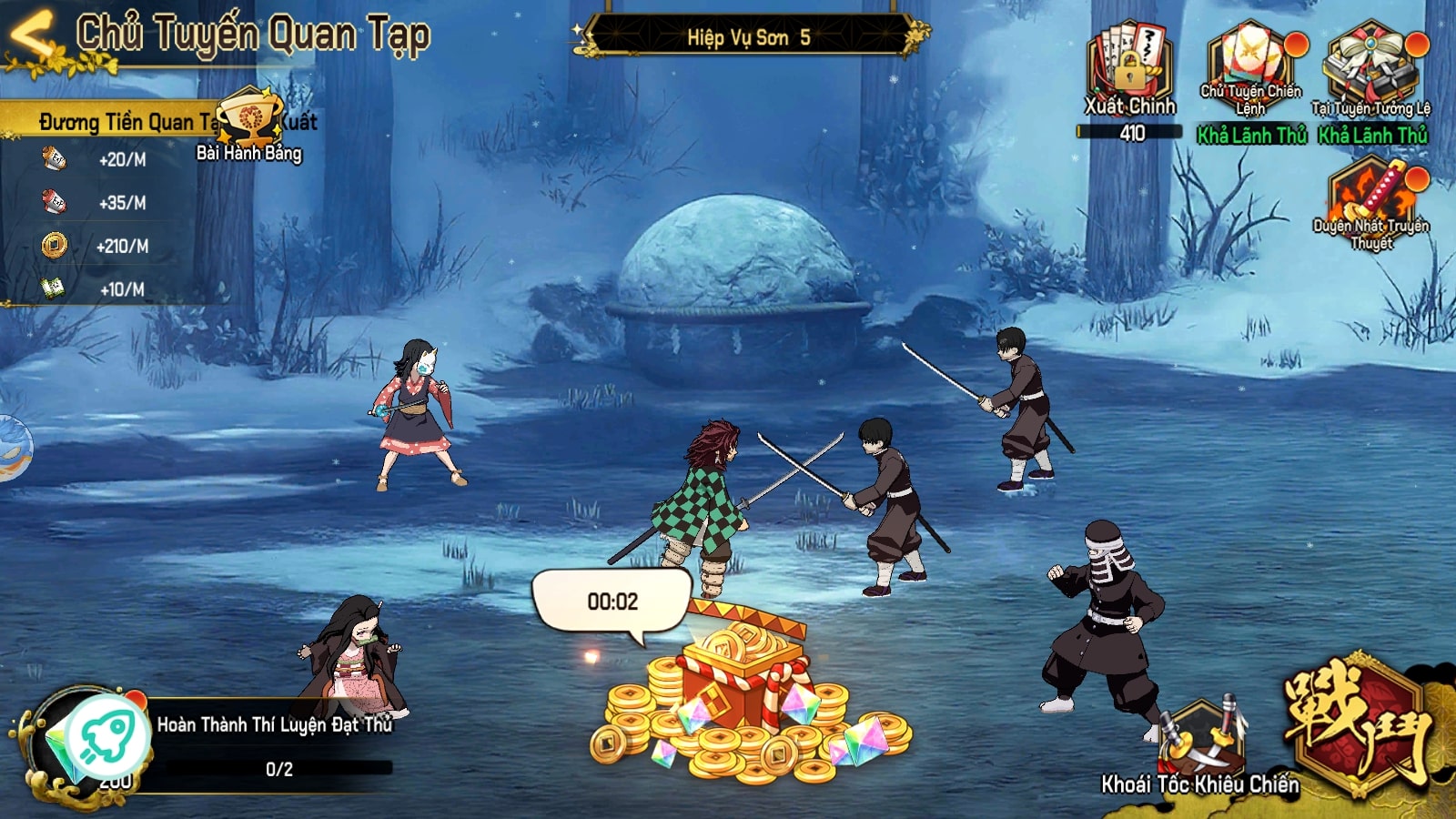
Task: Open the locked Xuất Chinh feature
Action: [x=1129, y=68]
